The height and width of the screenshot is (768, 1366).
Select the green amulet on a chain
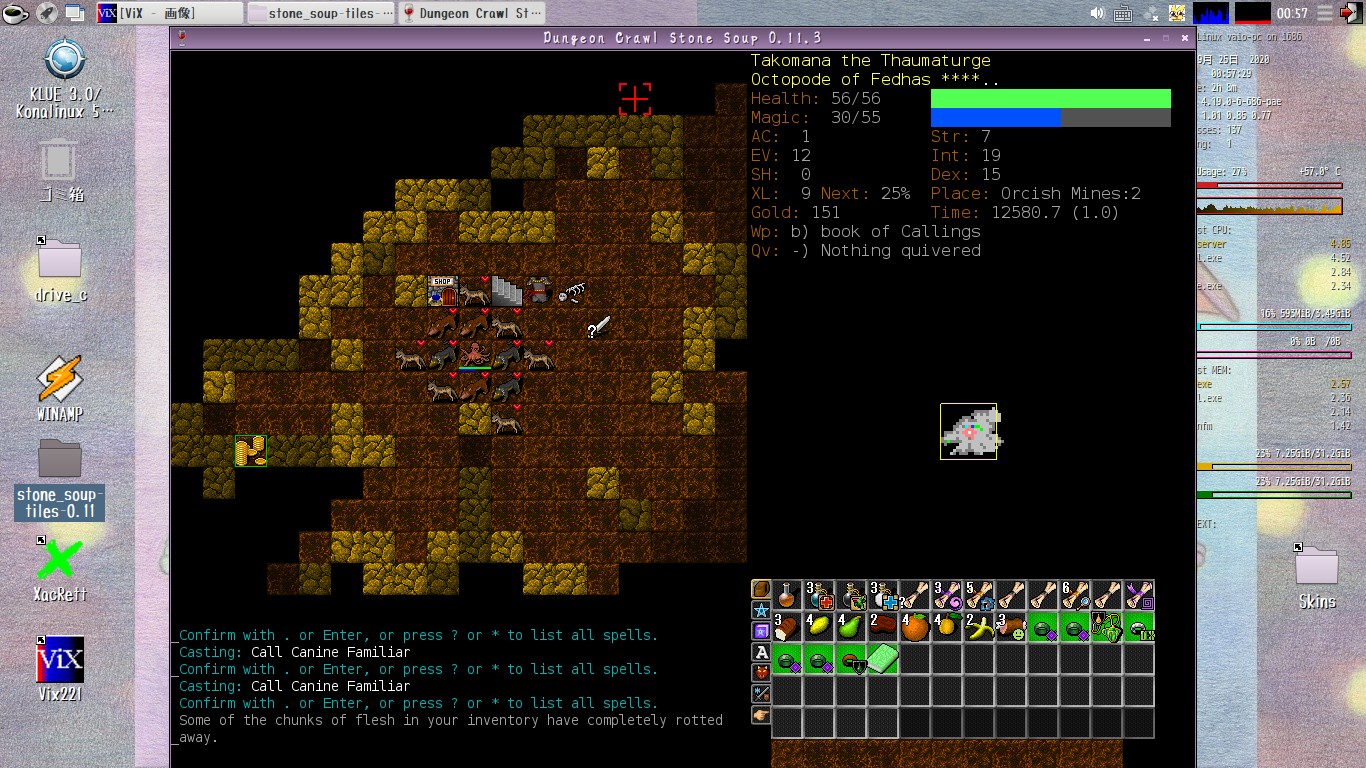pyautogui.click(x=1108, y=628)
